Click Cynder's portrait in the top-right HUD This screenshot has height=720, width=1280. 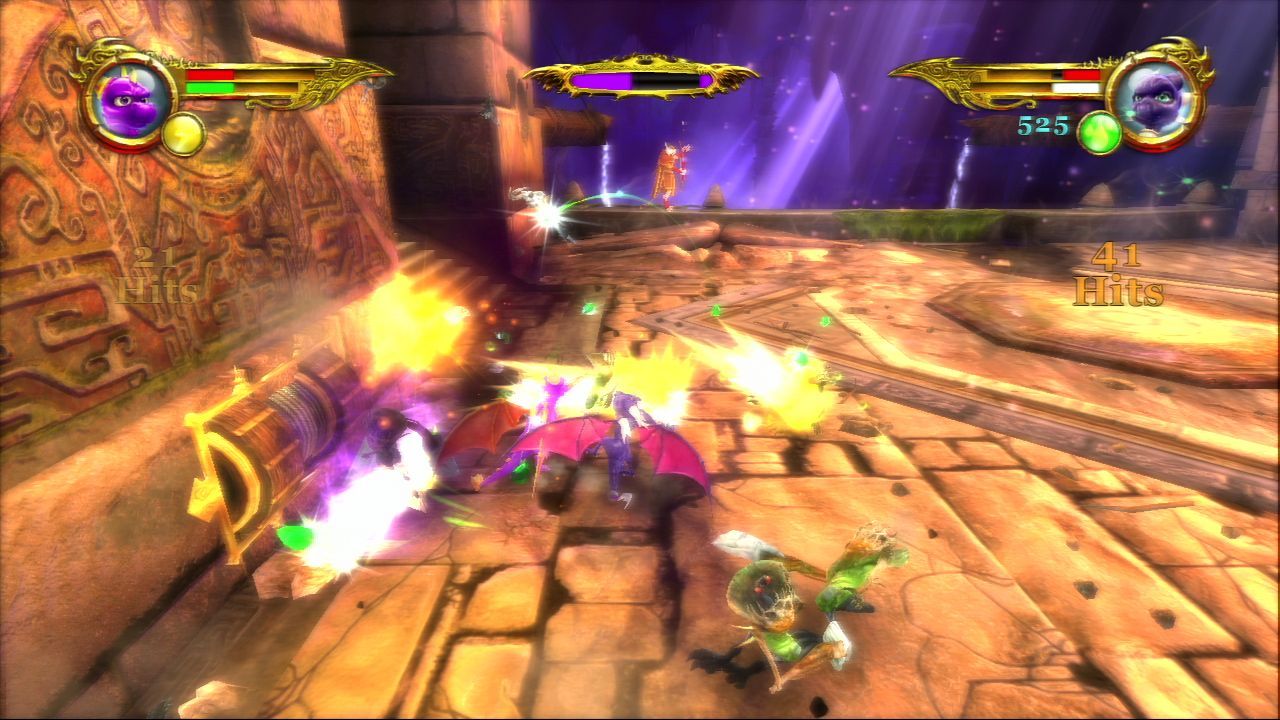pos(1155,100)
